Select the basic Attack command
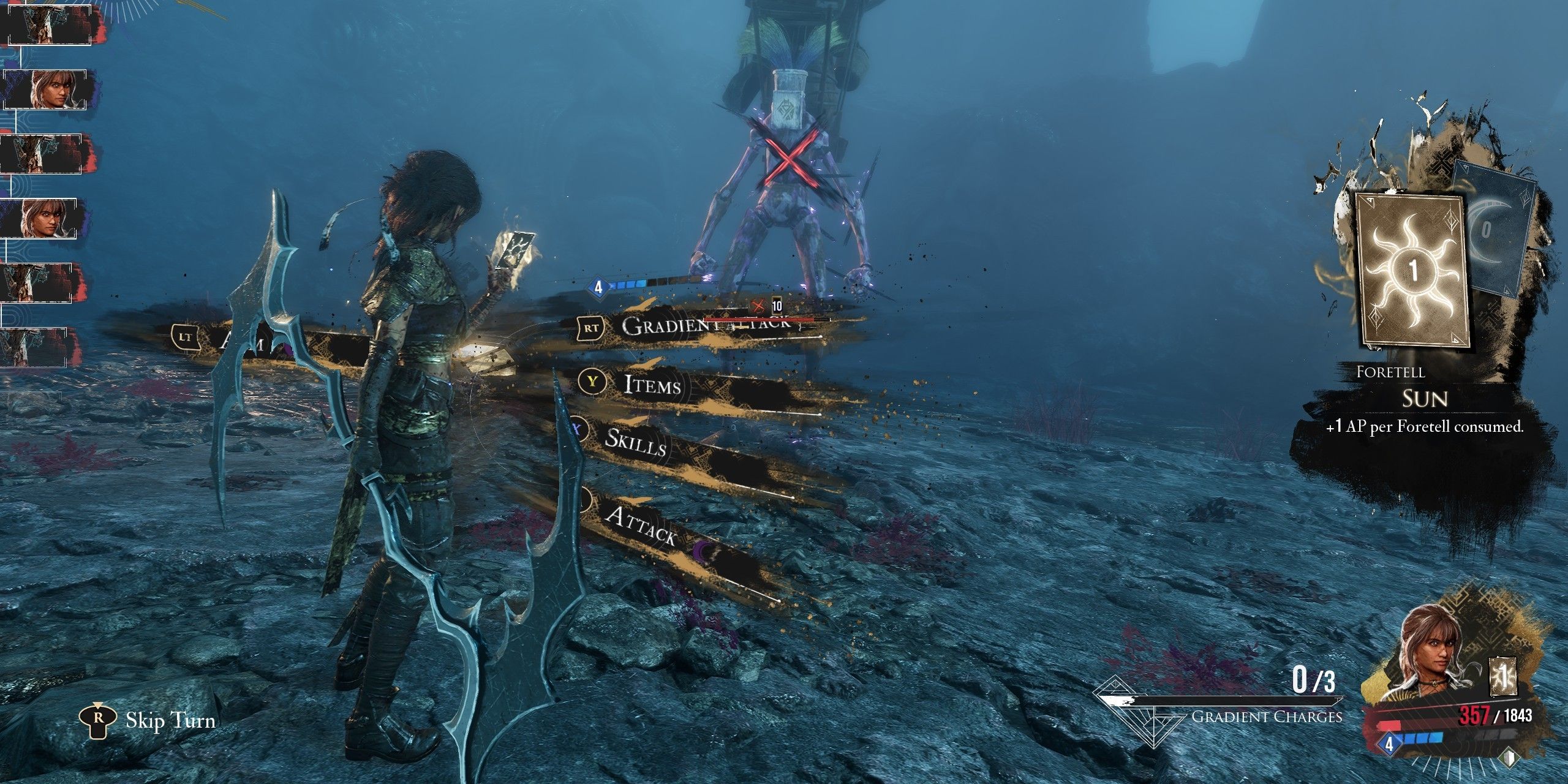This screenshot has height=784, width=1568. tap(641, 525)
